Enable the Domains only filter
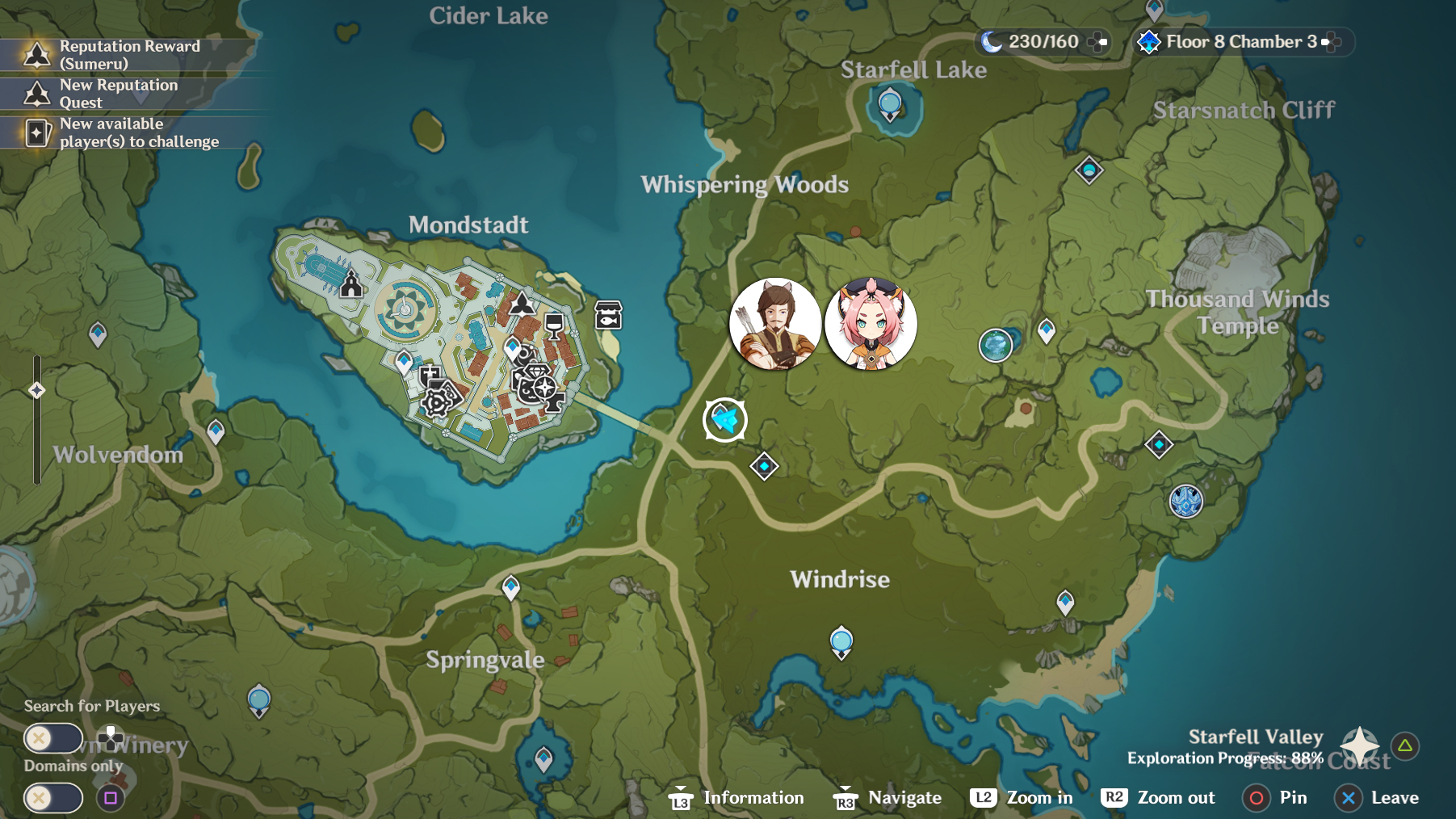Viewport: 1456px width, 819px height. [52, 798]
